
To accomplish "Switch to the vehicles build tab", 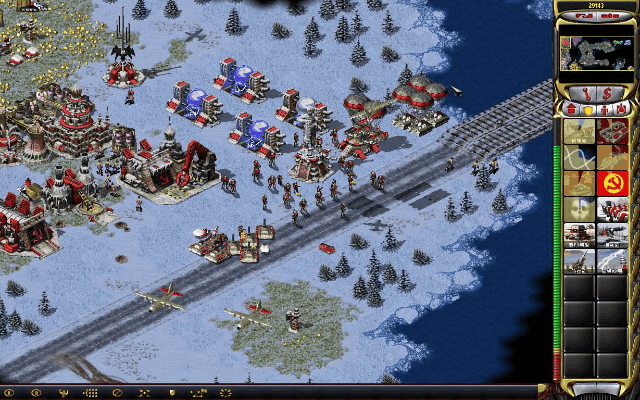I will 622,108.
